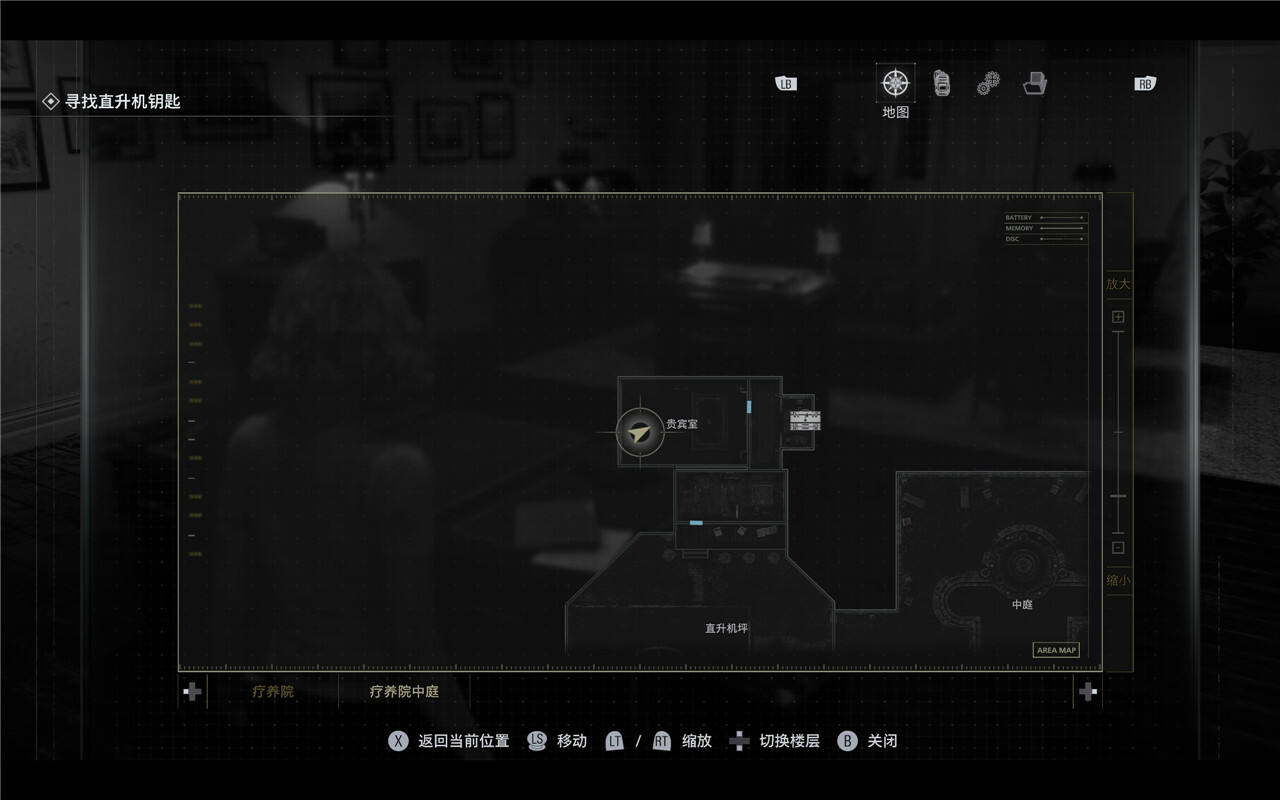Image resolution: width=1280 pixels, height=800 pixels.
Task: Click the 贵宾室 room label
Action: 682,424
